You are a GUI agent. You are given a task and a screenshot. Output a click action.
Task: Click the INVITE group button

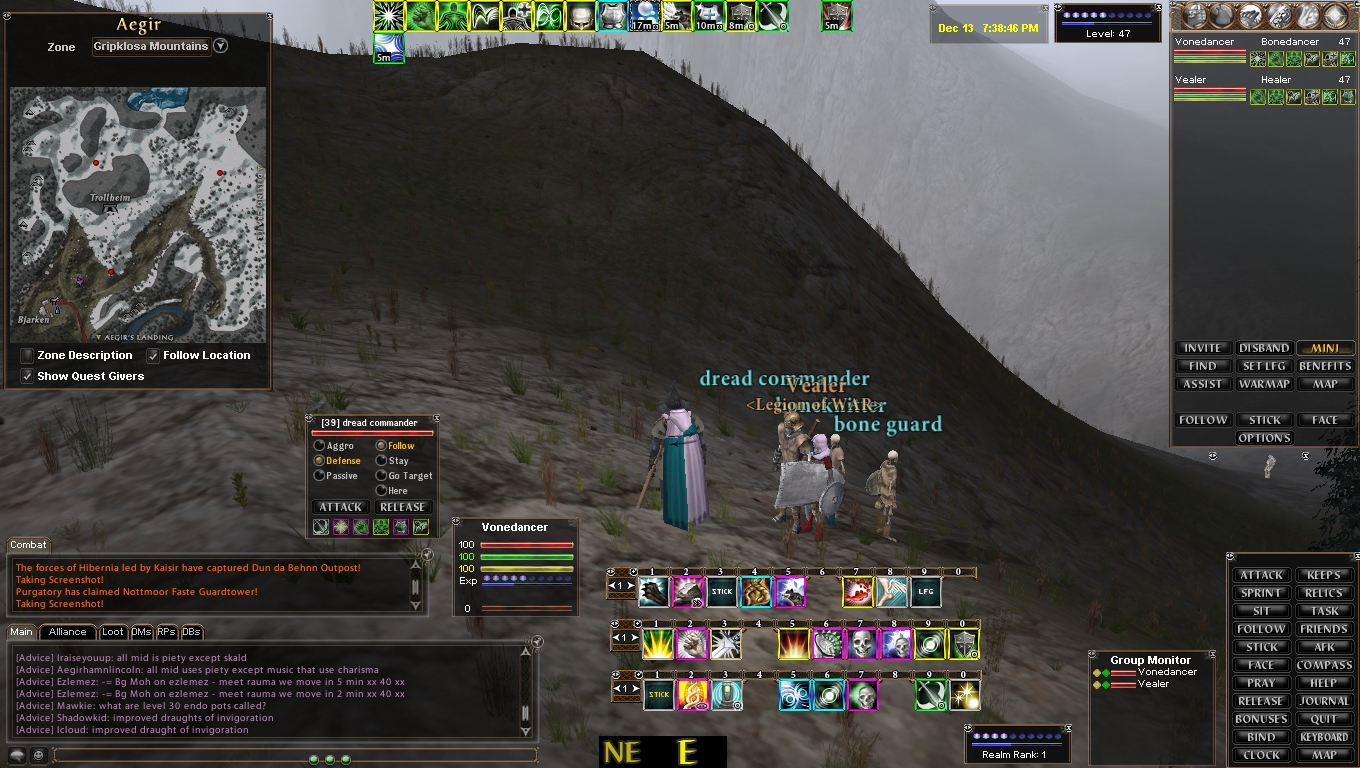1202,348
